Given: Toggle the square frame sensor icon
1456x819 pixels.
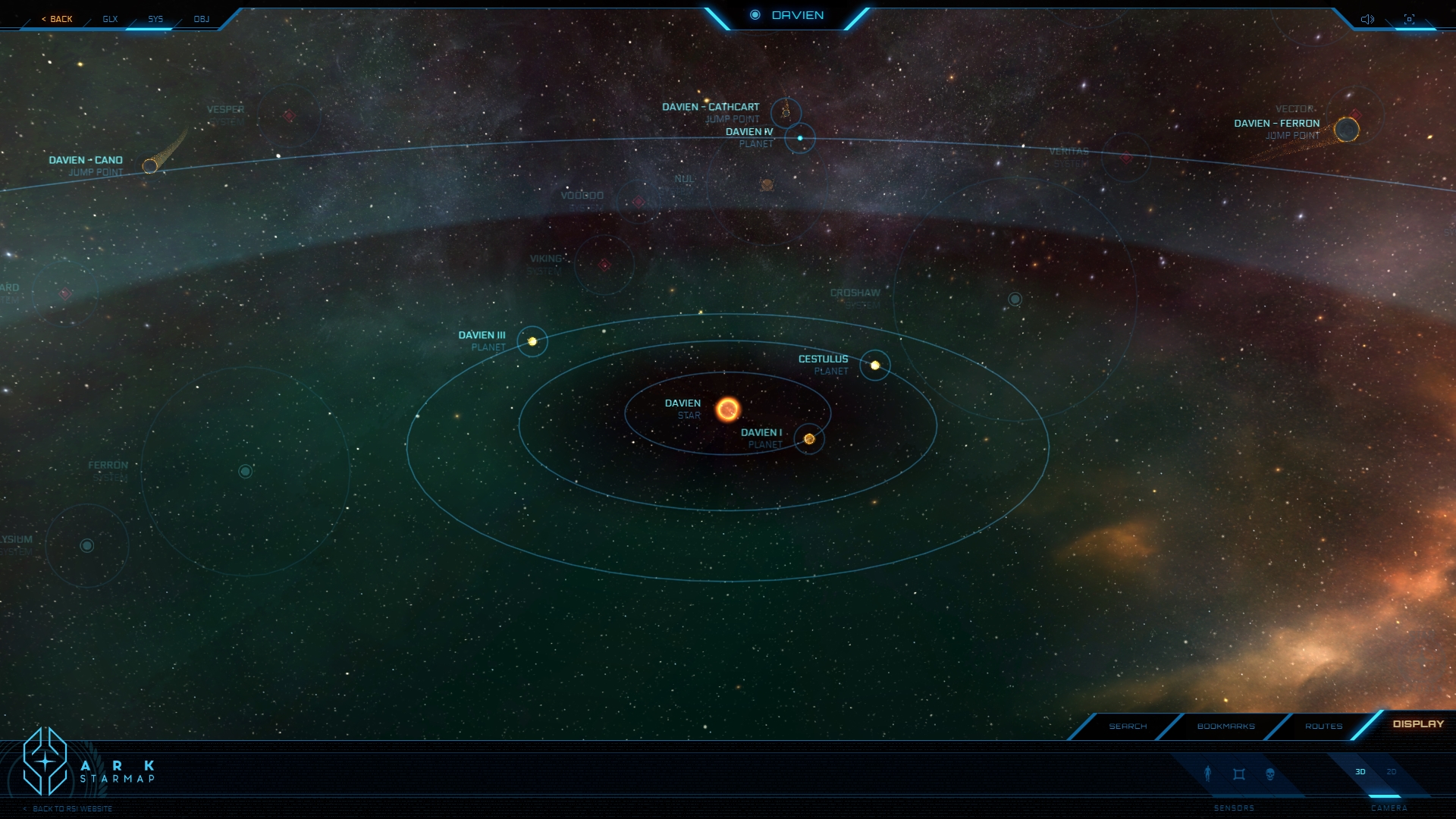Looking at the screenshot, I should coord(1239,774).
